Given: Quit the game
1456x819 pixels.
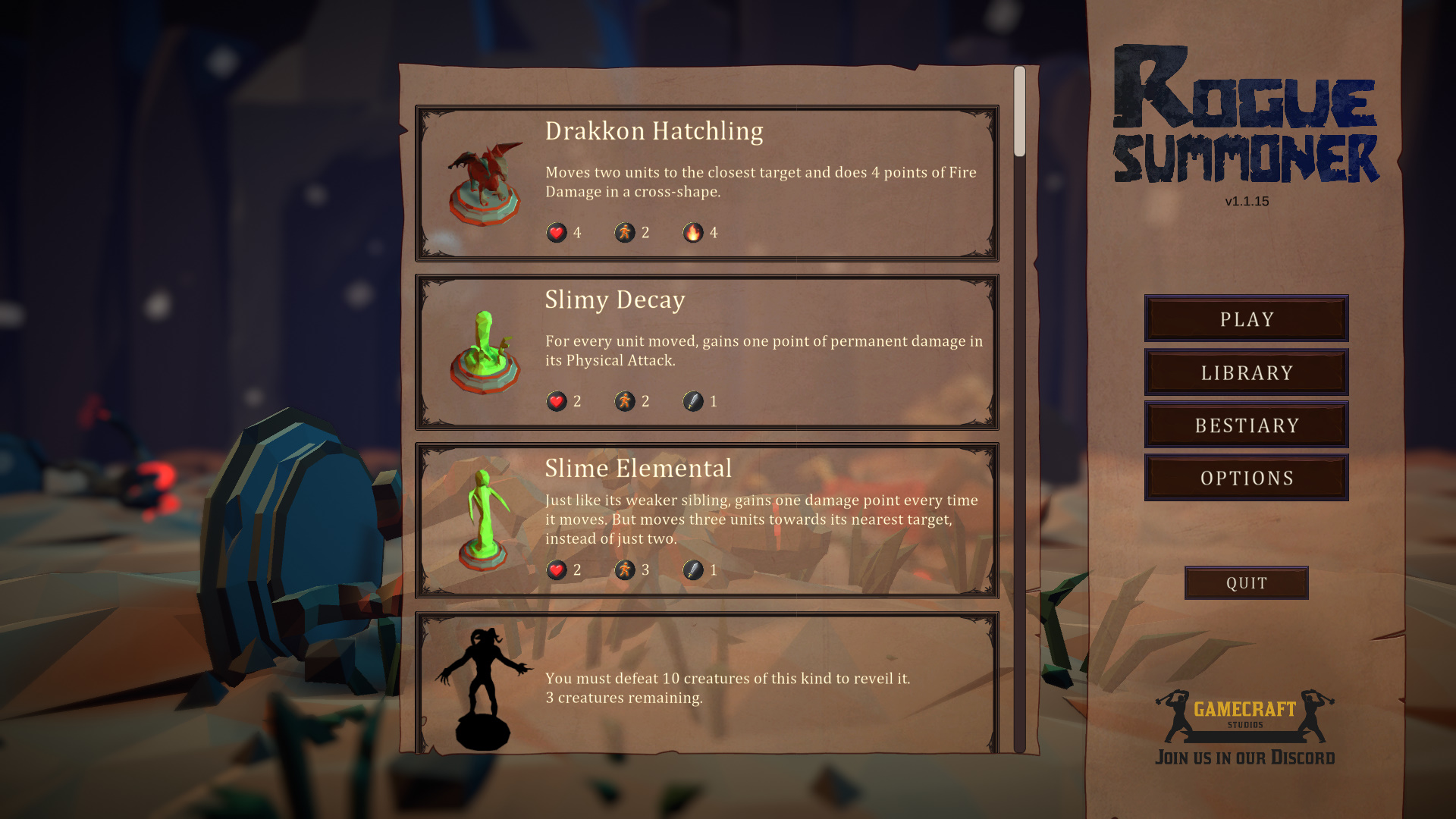Looking at the screenshot, I should [x=1246, y=582].
